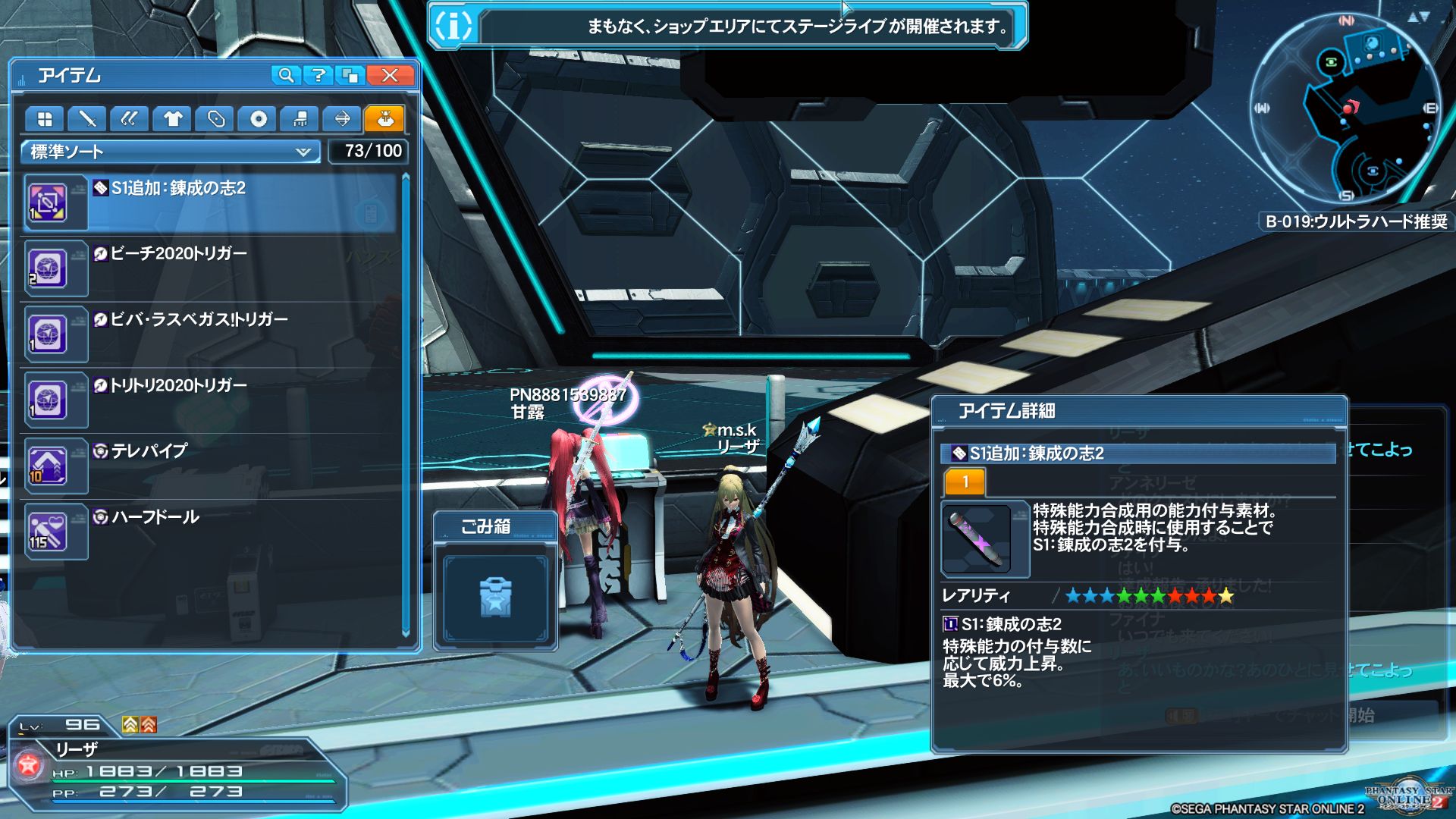Select the highlighted orange category tab

pyautogui.click(x=384, y=119)
